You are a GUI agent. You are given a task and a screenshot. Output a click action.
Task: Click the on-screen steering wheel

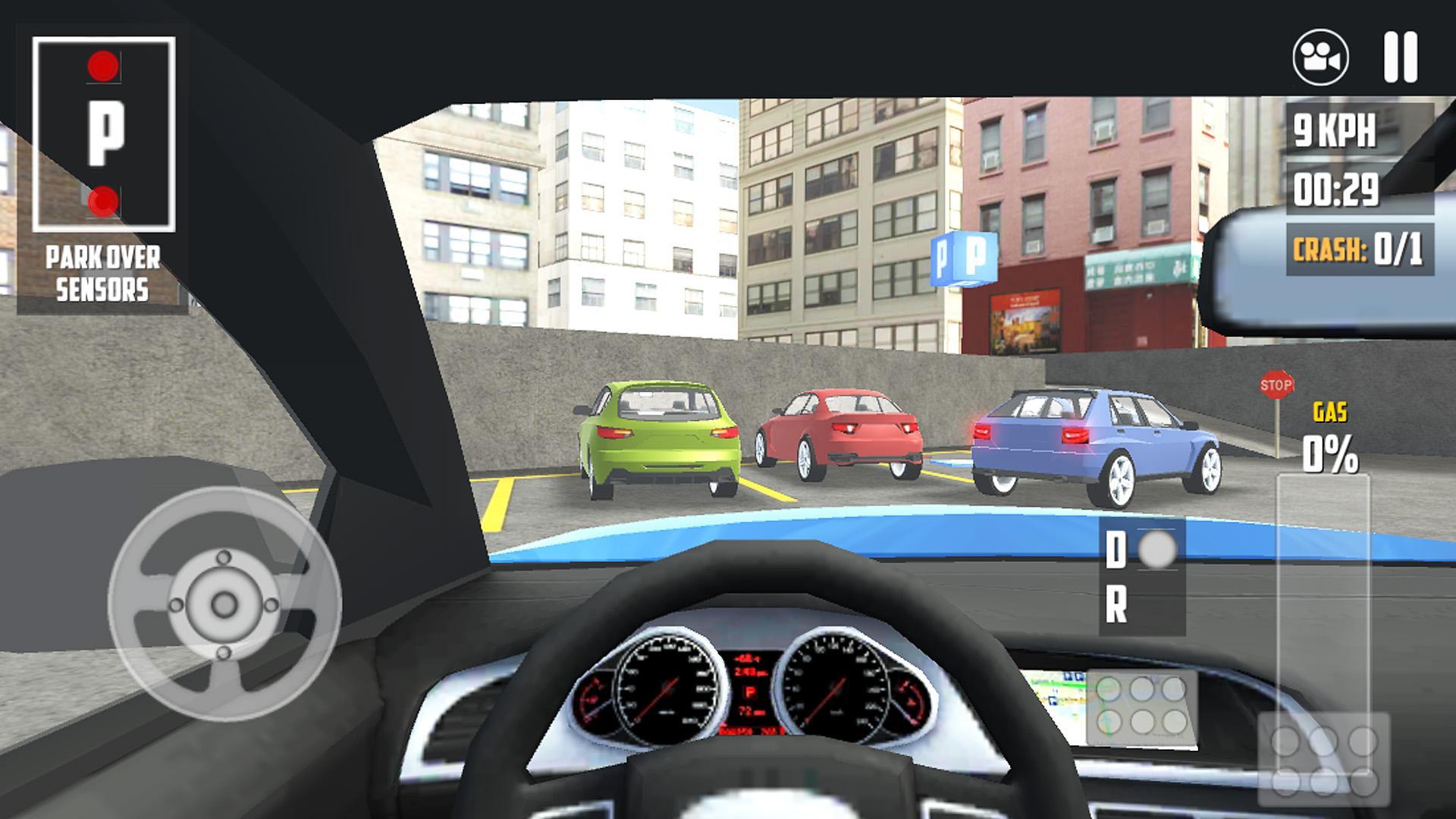click(224, 604)
